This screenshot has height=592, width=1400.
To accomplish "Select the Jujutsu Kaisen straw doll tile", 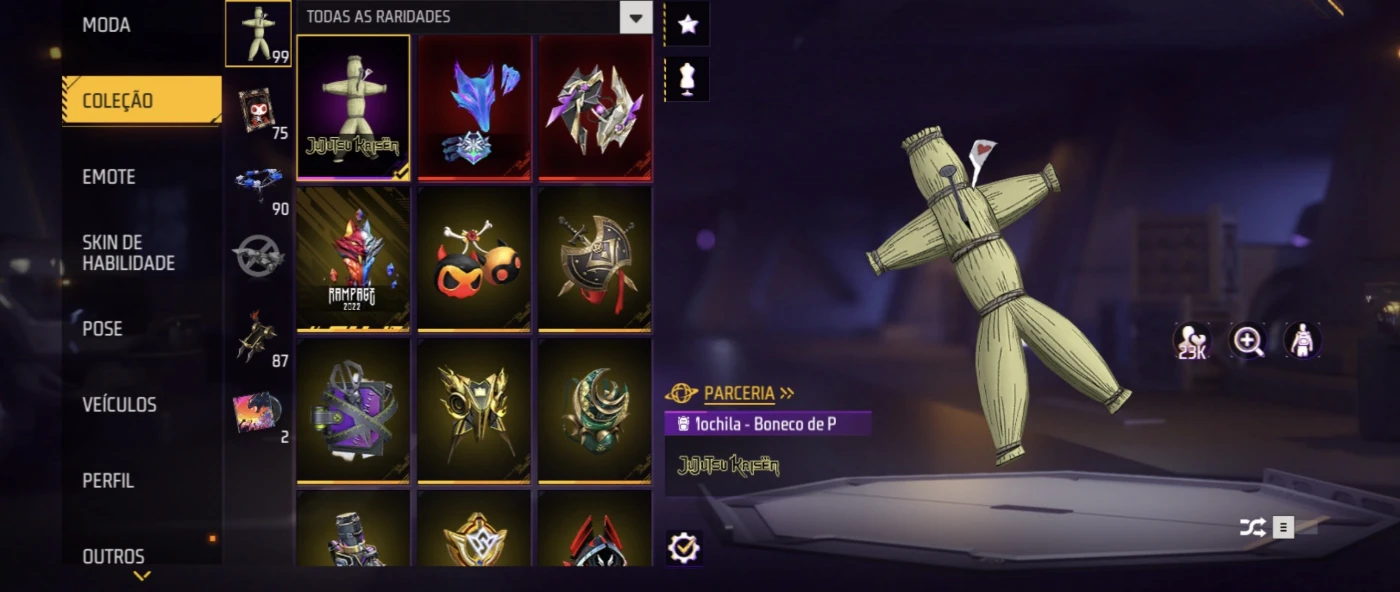I will [x=353, y=108].
